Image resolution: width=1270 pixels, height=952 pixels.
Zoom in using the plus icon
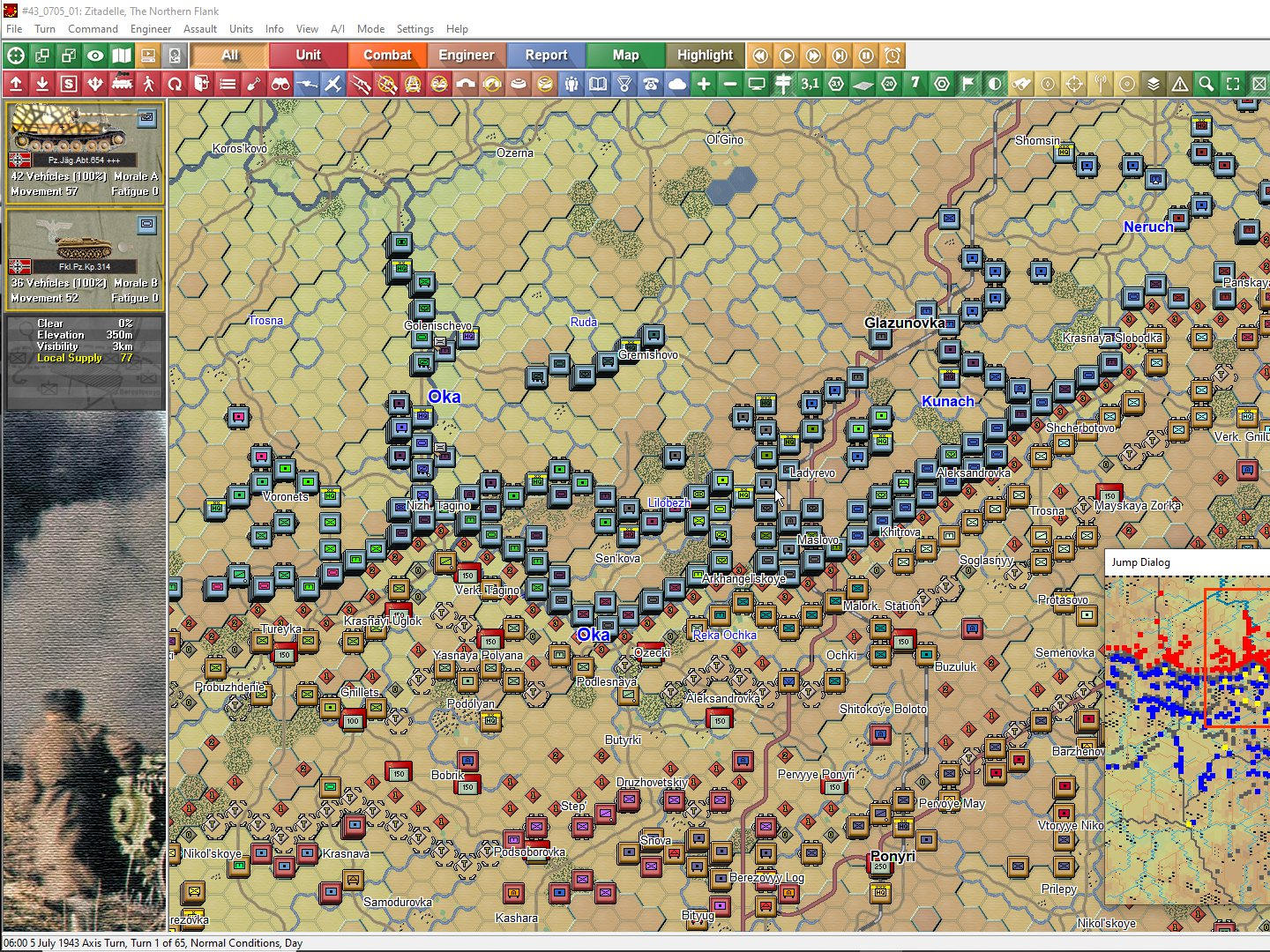point(706,84)
